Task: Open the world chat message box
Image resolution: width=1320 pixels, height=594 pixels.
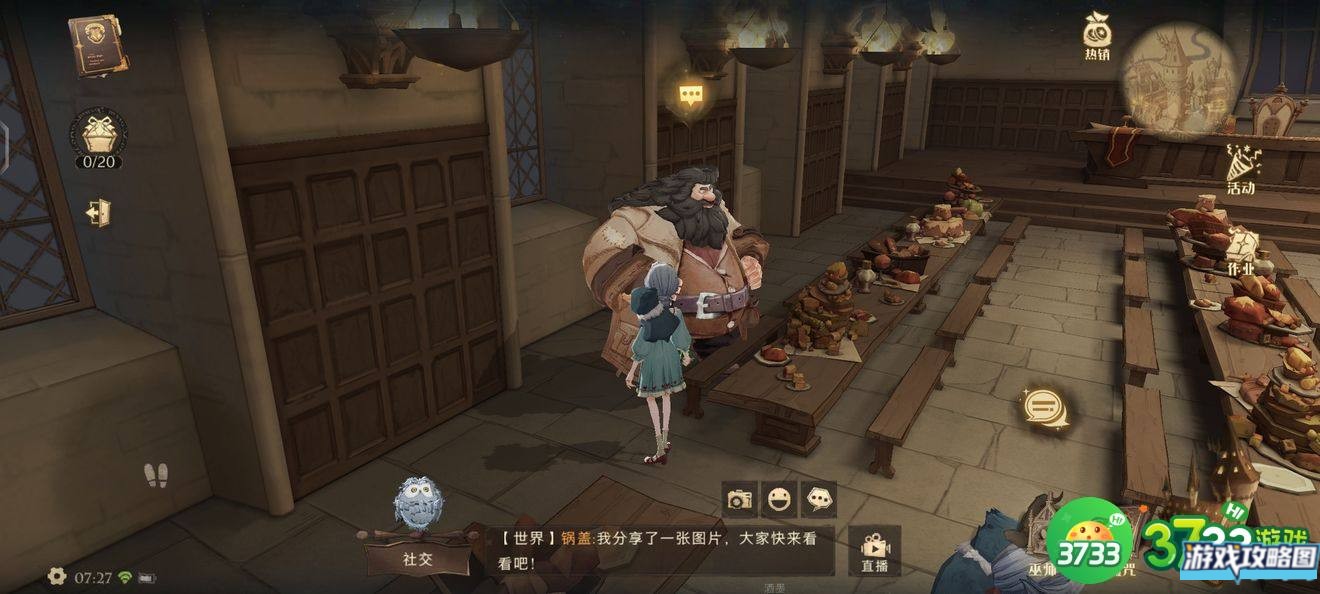Action: point(660,550)
